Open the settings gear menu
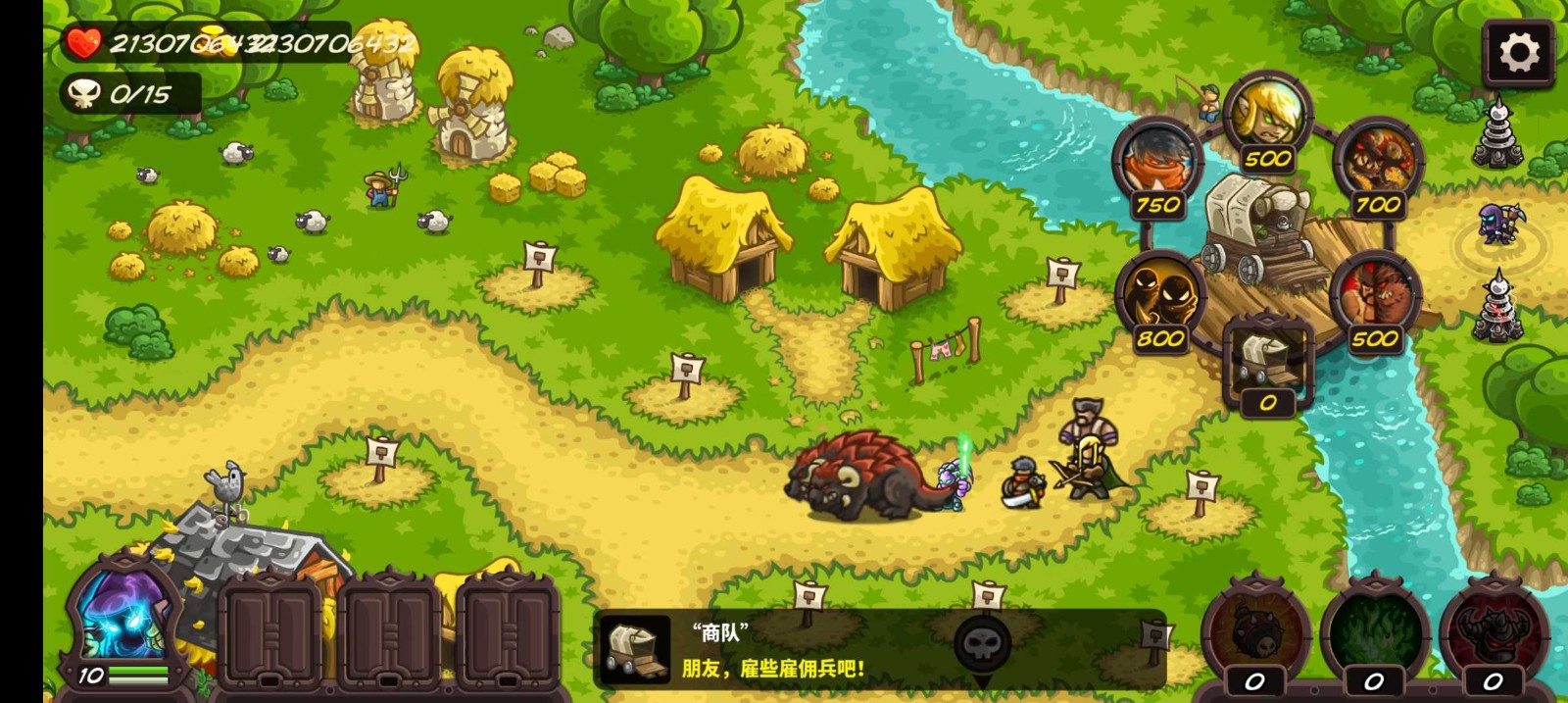 click(x=1518, y=53)
